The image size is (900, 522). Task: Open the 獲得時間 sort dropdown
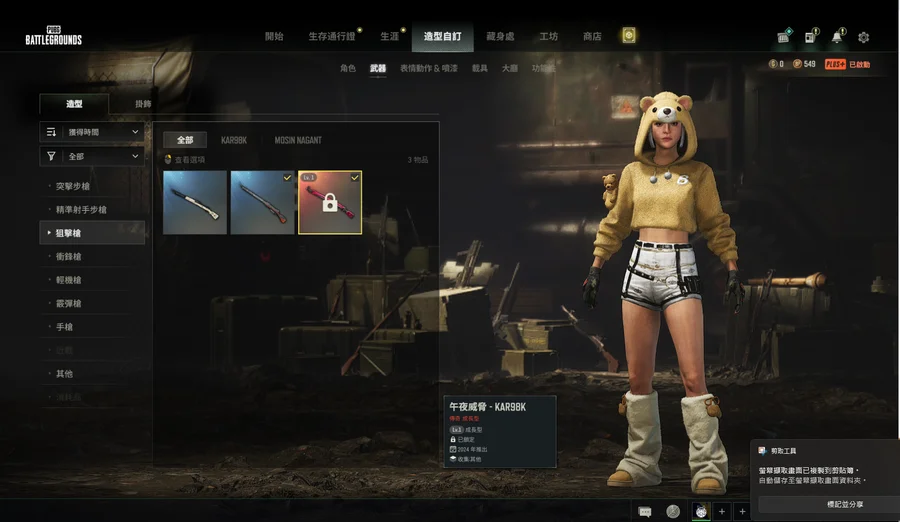[92, 132]
